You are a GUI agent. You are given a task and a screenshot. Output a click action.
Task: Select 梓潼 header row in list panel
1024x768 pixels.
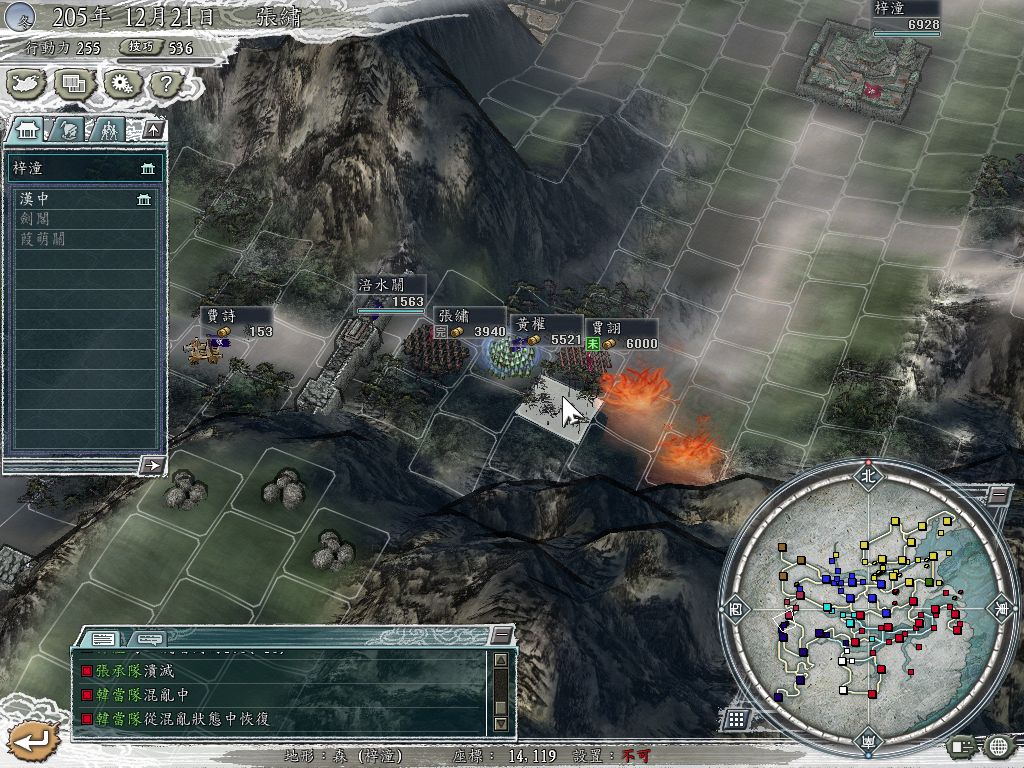(x=85, y=168)
